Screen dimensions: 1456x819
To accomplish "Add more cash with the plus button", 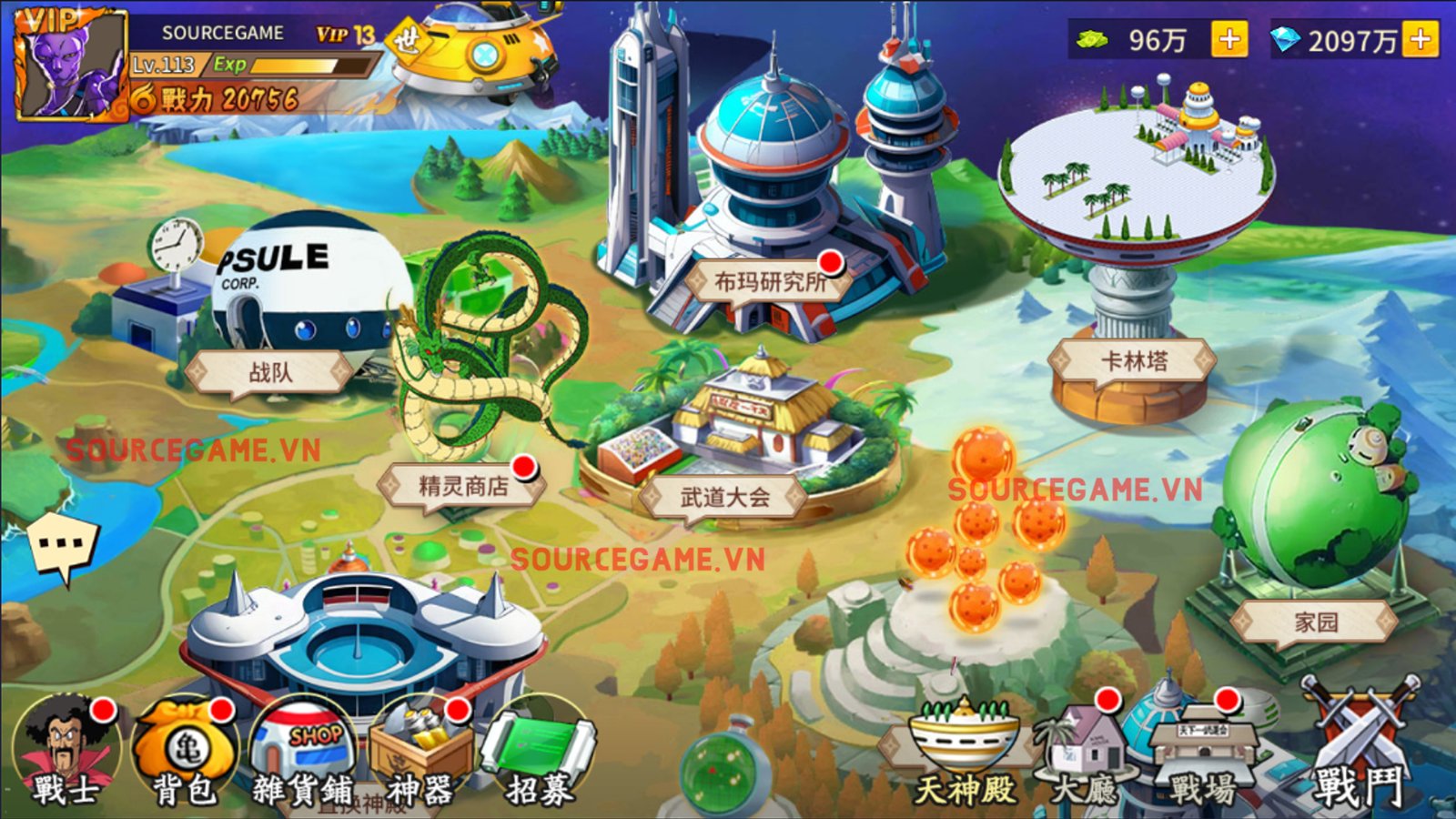I will pos(1228,40).
